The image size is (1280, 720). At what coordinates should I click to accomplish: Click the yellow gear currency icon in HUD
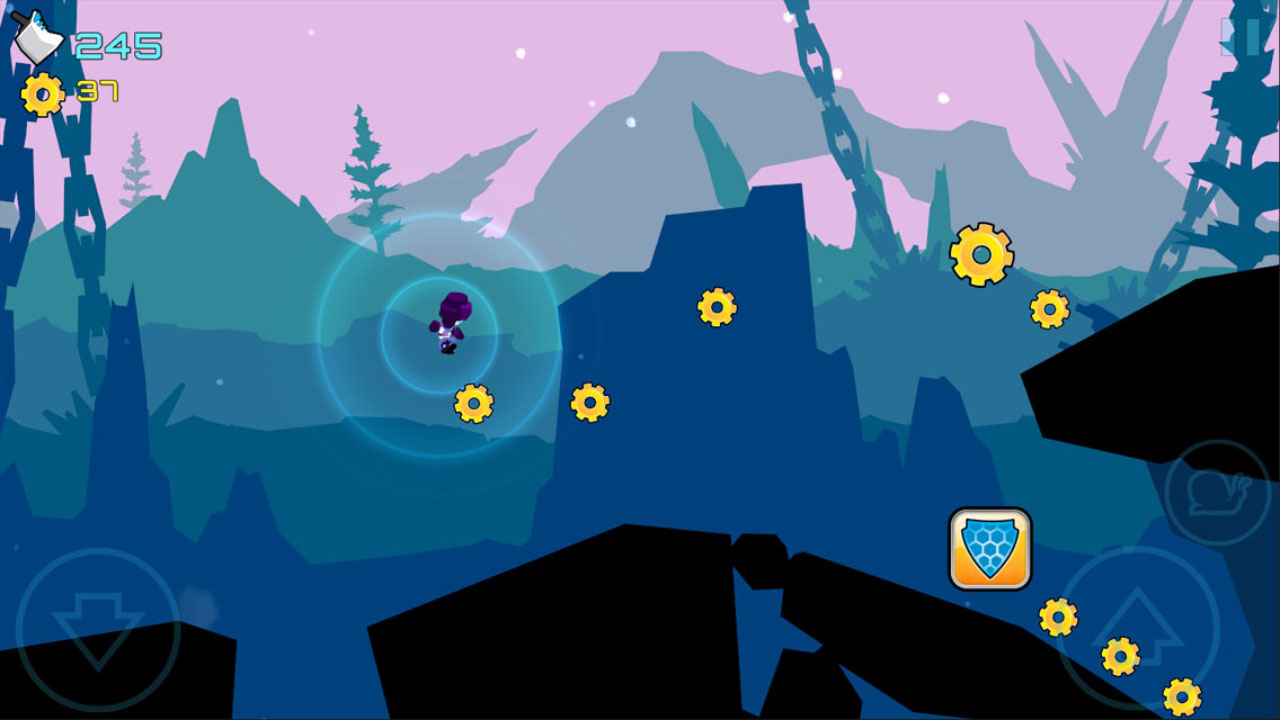42,95
